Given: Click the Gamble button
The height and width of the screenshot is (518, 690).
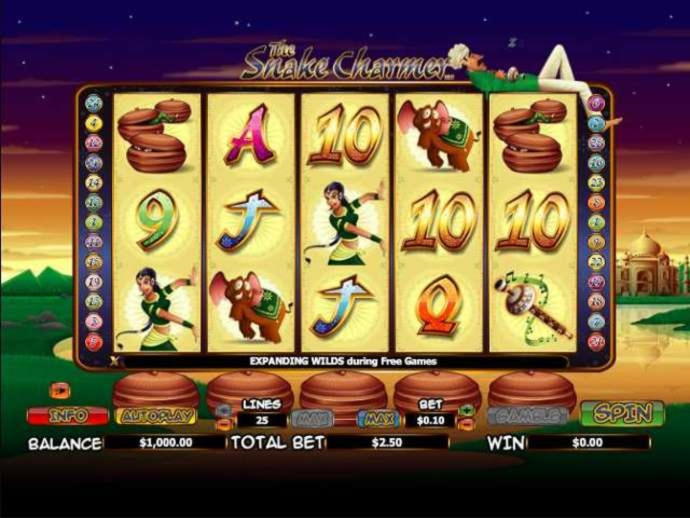Looking at the screenshot, I should 527,415.
